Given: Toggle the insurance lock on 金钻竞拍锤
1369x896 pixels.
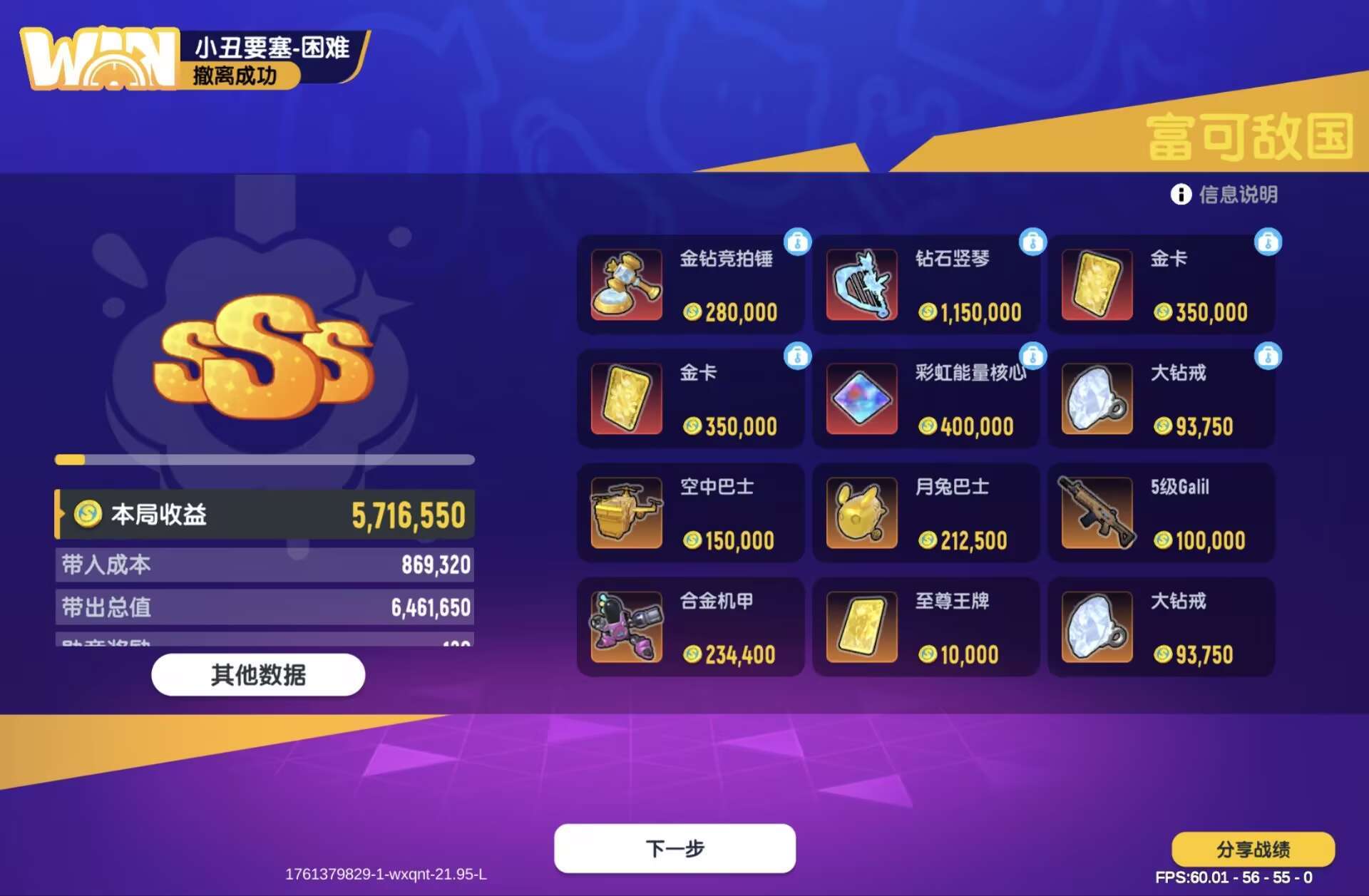Looking at the screenshot, I should click(x=796, y=242).
